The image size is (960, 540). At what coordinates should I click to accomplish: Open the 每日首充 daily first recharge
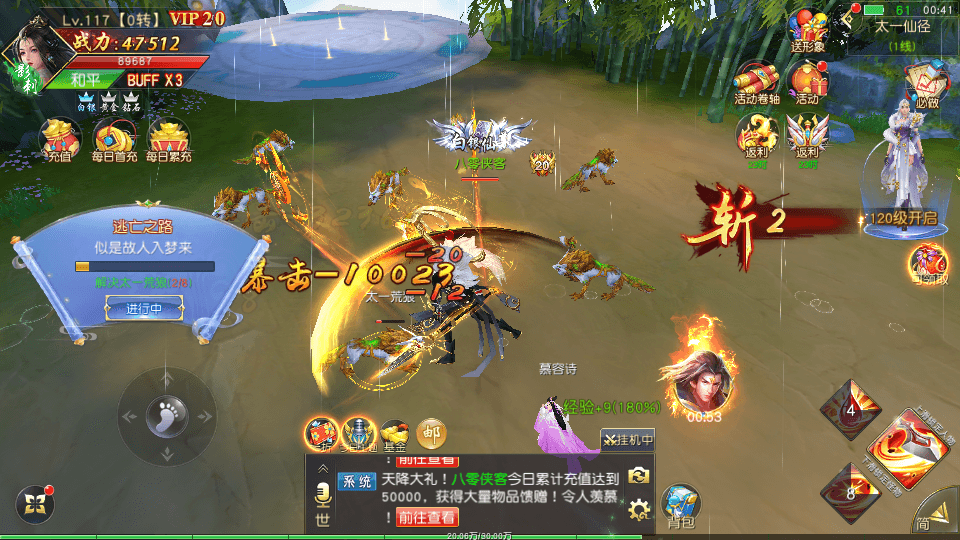(114, 139)
